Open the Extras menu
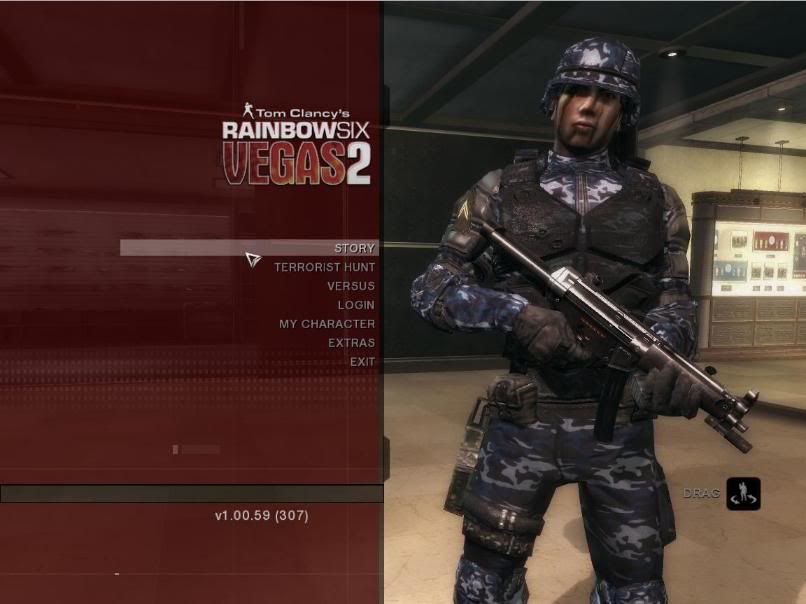 click(351, 343)
